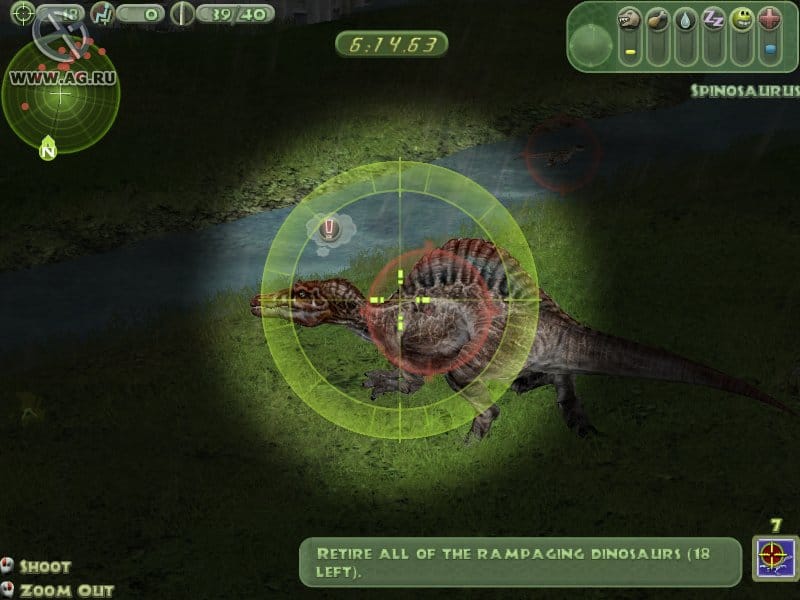This screenshot has height=600, width=800.
Task: Select the crosshair target icon
Action: (x=22, y=13)
